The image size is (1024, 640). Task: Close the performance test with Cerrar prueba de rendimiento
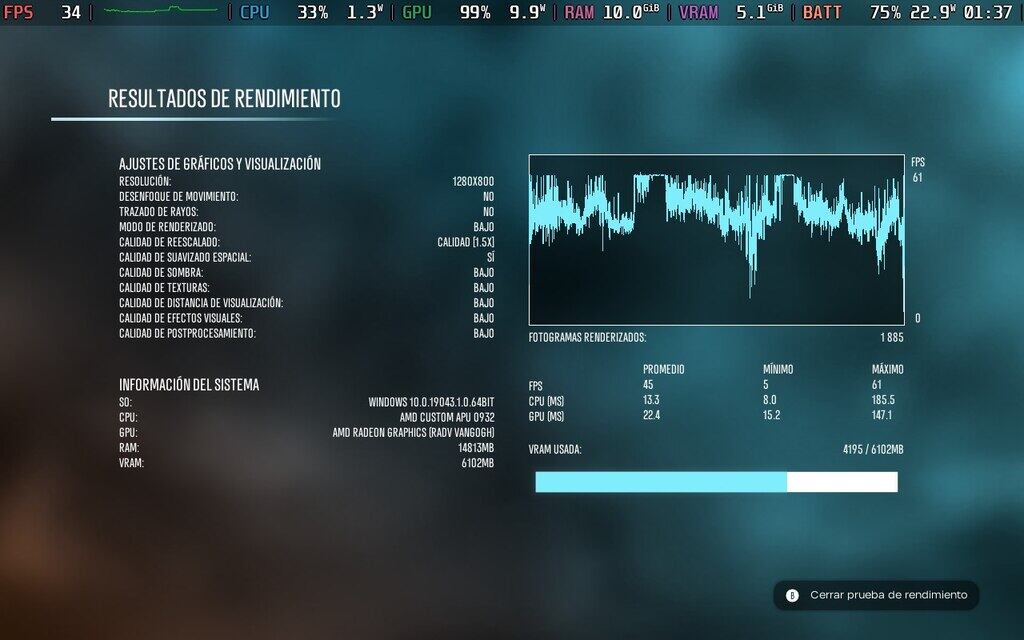tap(876, 595)
